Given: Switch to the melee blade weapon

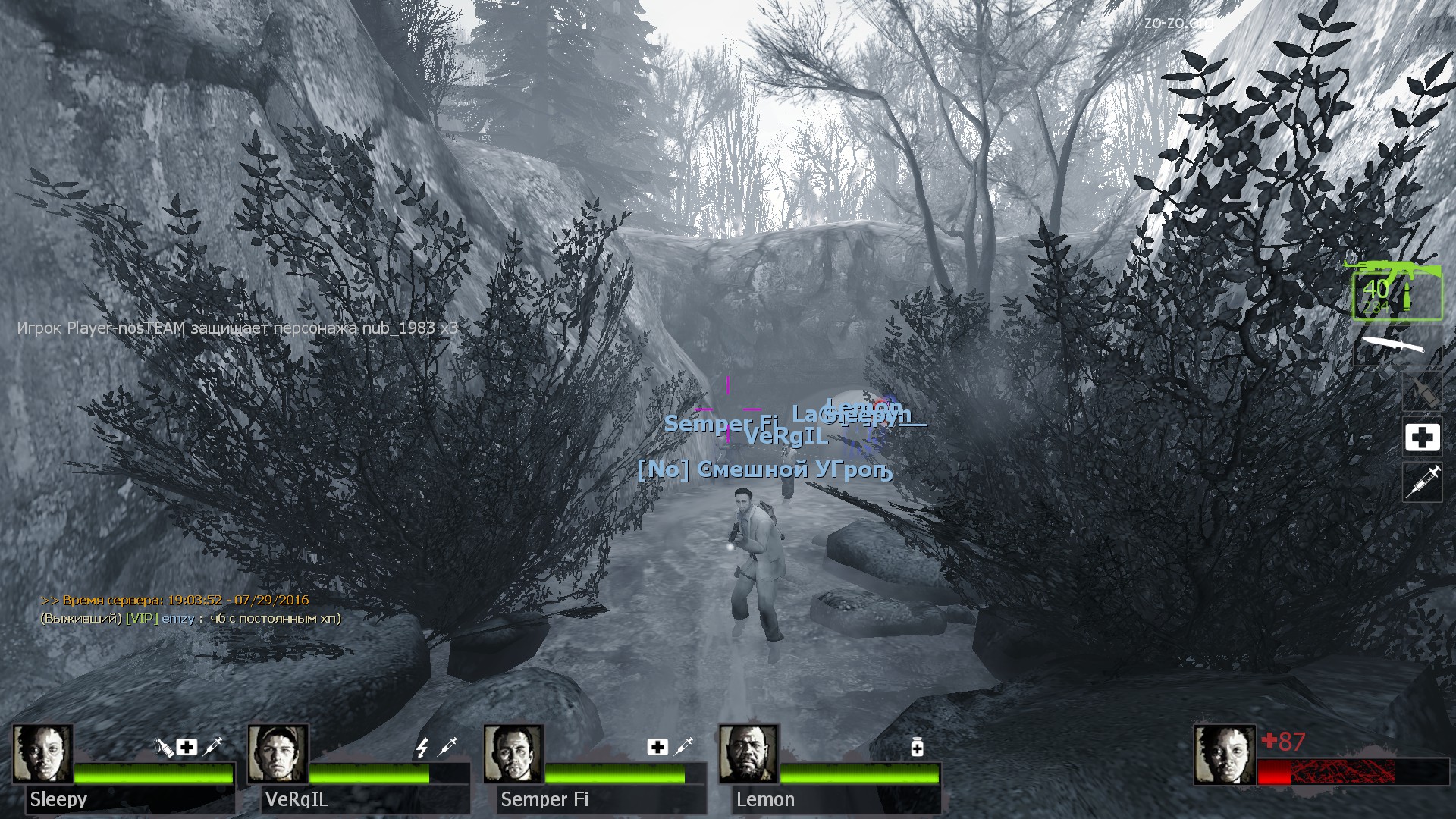Looking at the screenshot, I should [x=1394, y=347].
